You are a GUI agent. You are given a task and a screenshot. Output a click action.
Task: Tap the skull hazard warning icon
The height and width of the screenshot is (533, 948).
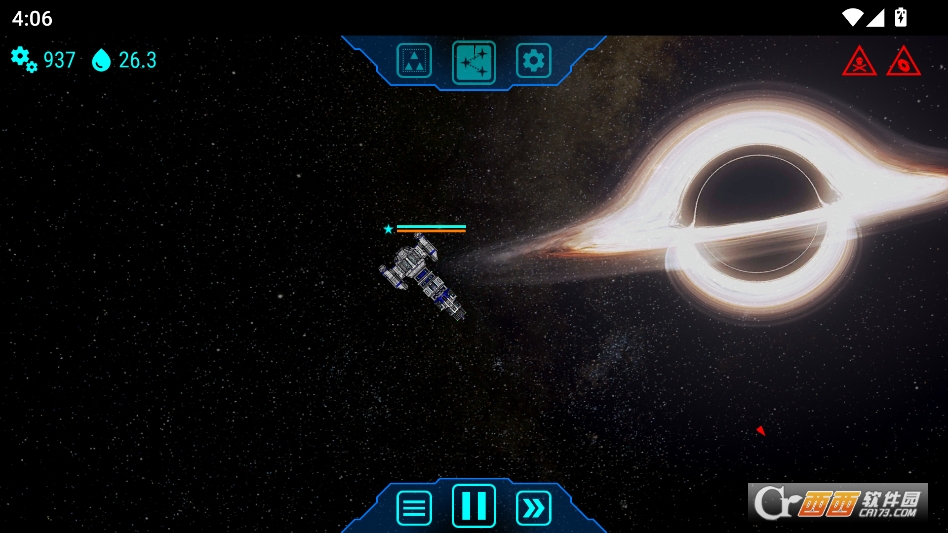[x=859, y=62]
